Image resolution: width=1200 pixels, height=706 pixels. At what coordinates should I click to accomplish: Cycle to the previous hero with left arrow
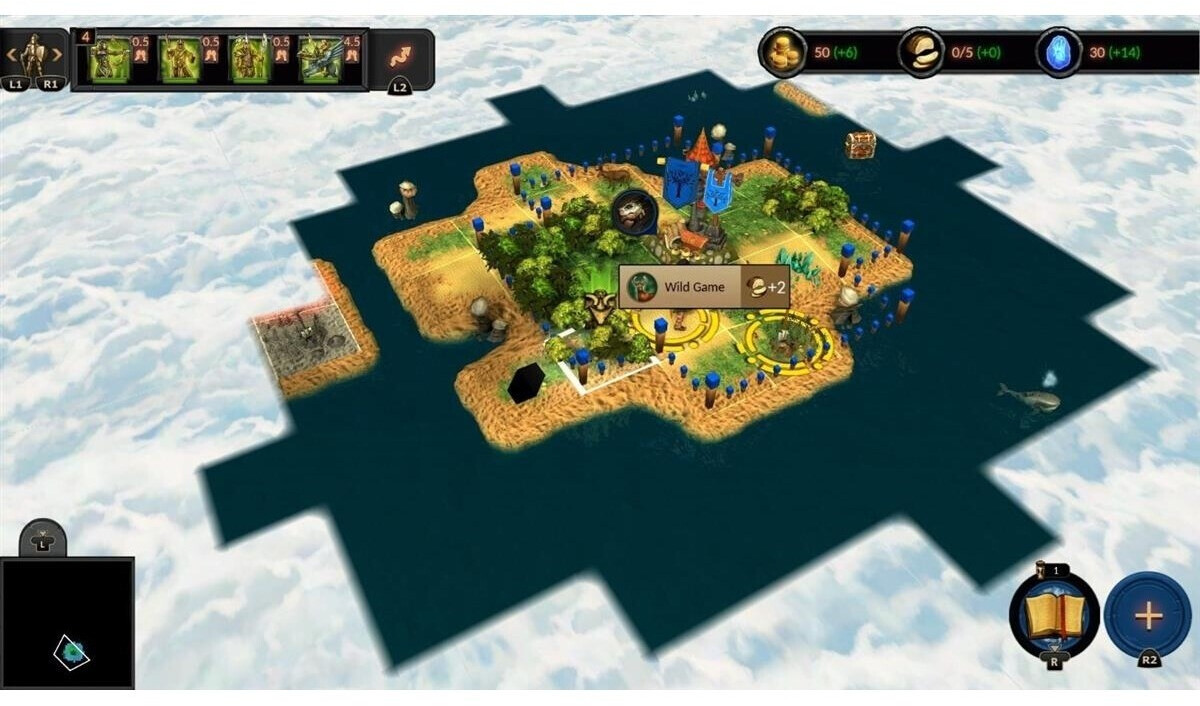12,54
